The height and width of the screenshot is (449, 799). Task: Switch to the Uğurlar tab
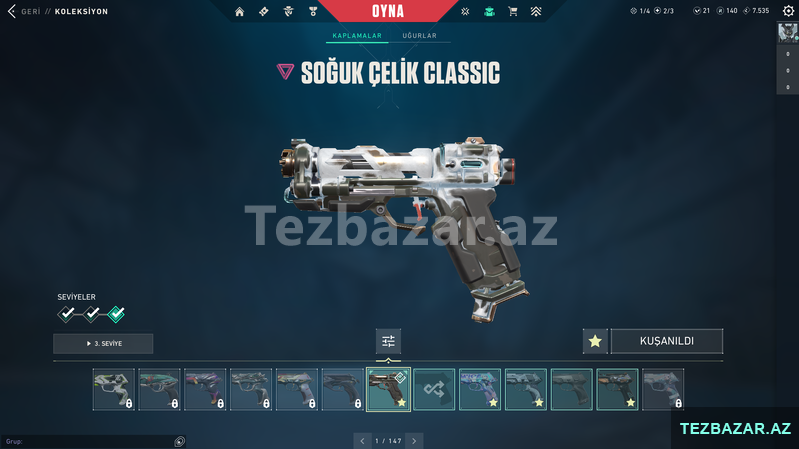(x=419, y=36)
